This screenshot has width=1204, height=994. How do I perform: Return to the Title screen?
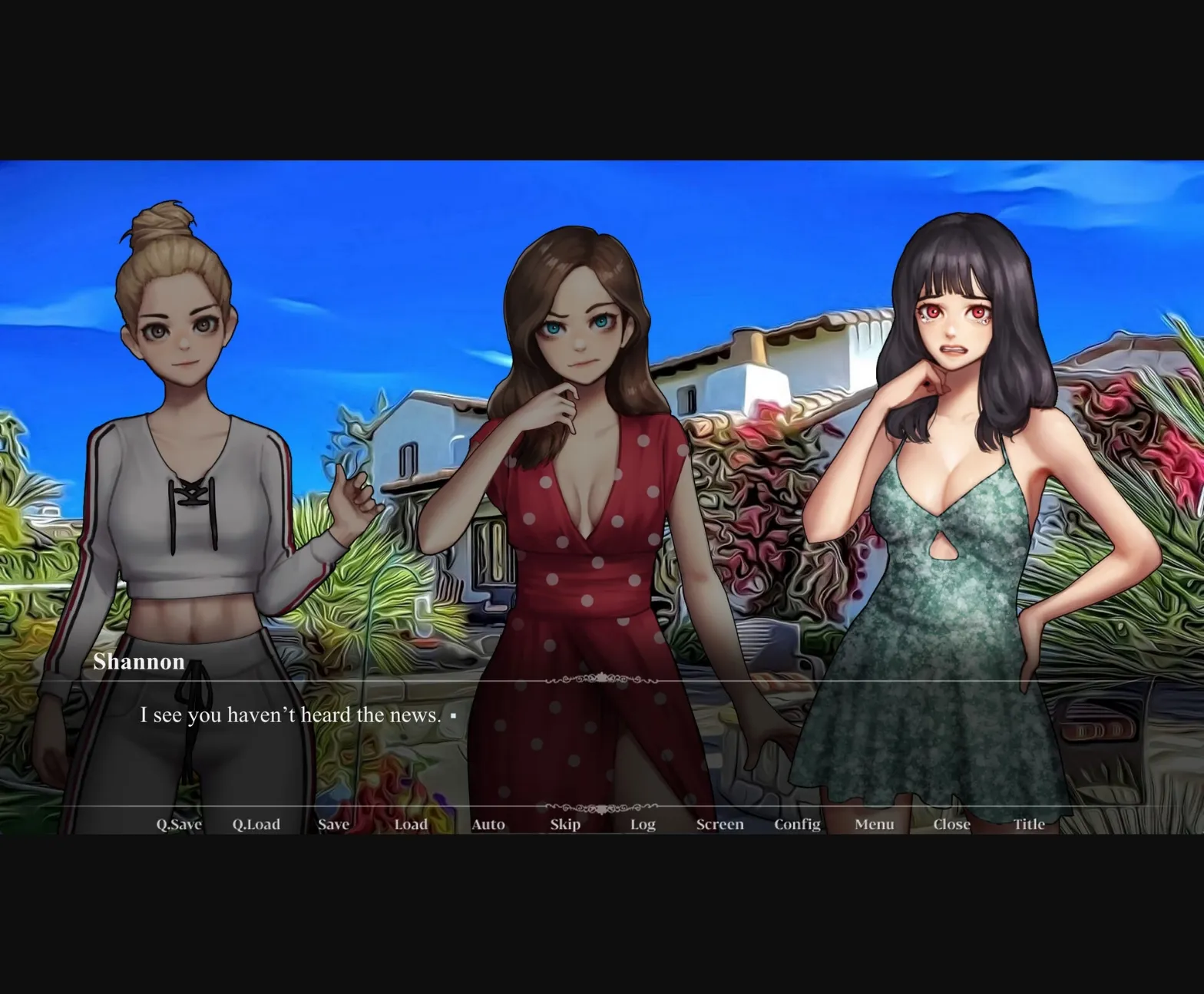point(1029,824)
